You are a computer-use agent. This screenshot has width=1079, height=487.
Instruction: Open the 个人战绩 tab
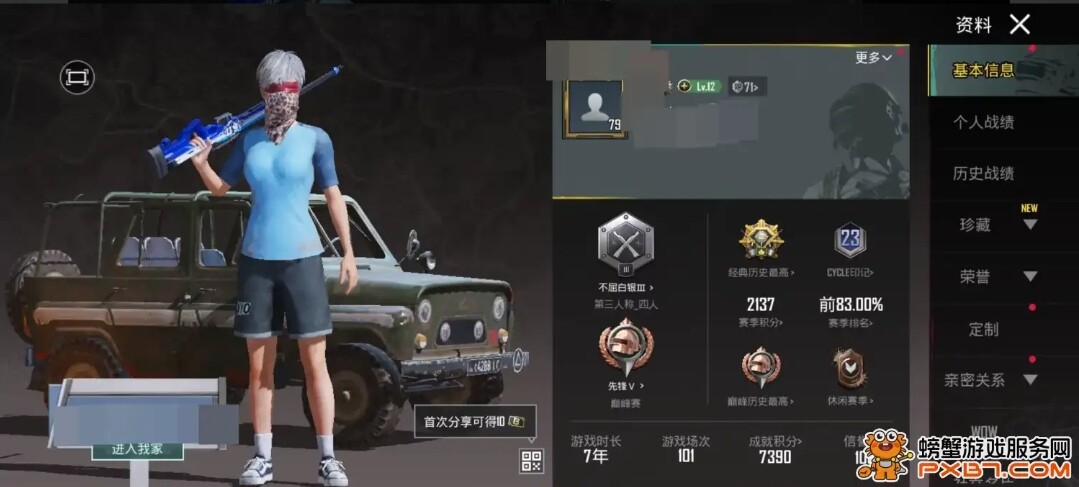[x=983, y=122]
